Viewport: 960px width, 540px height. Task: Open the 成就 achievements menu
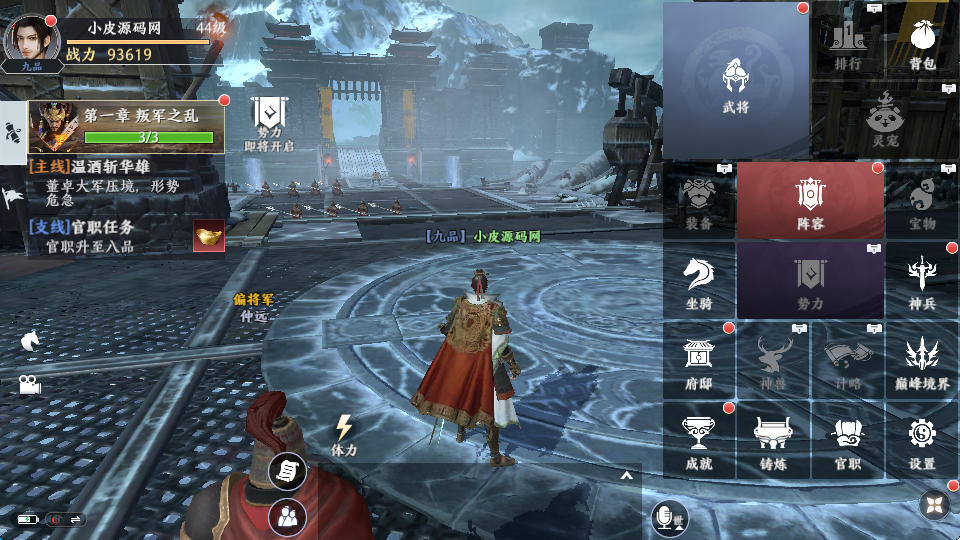pyautogui.click(x=699, y=440)
